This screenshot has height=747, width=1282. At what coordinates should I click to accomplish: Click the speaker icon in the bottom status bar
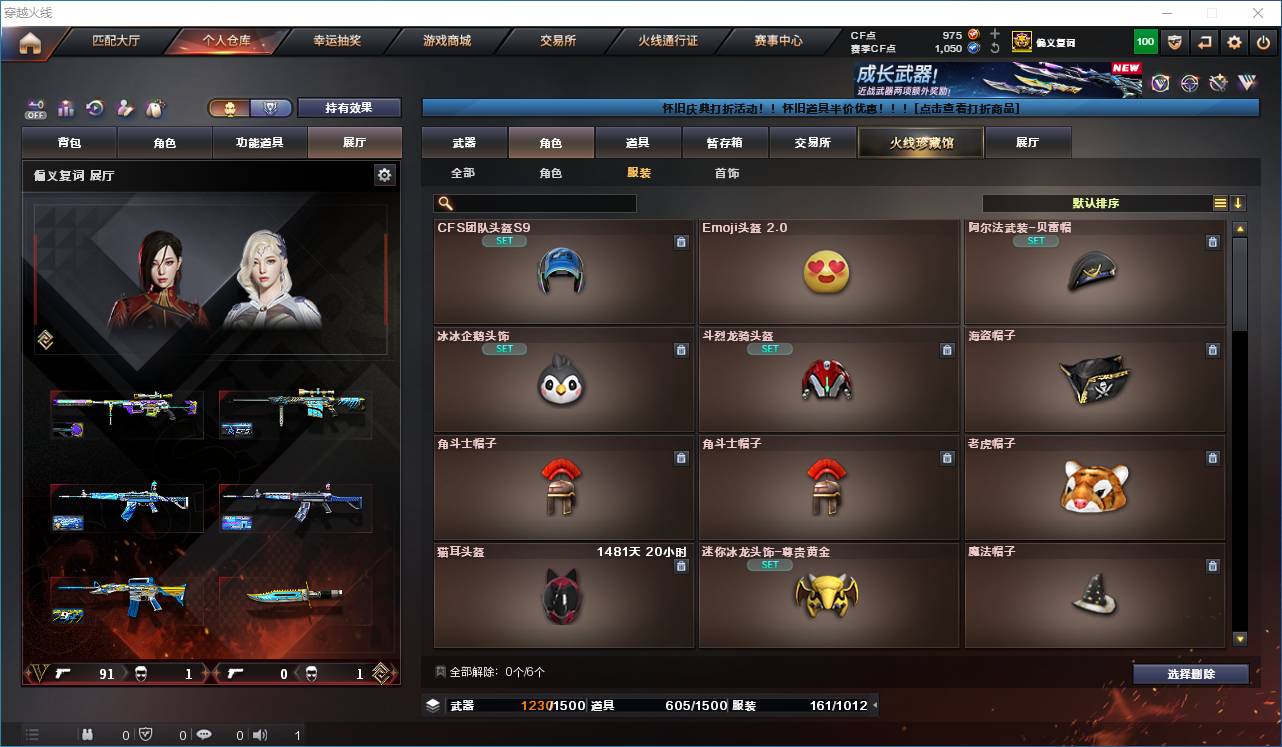tap(259, 734)
